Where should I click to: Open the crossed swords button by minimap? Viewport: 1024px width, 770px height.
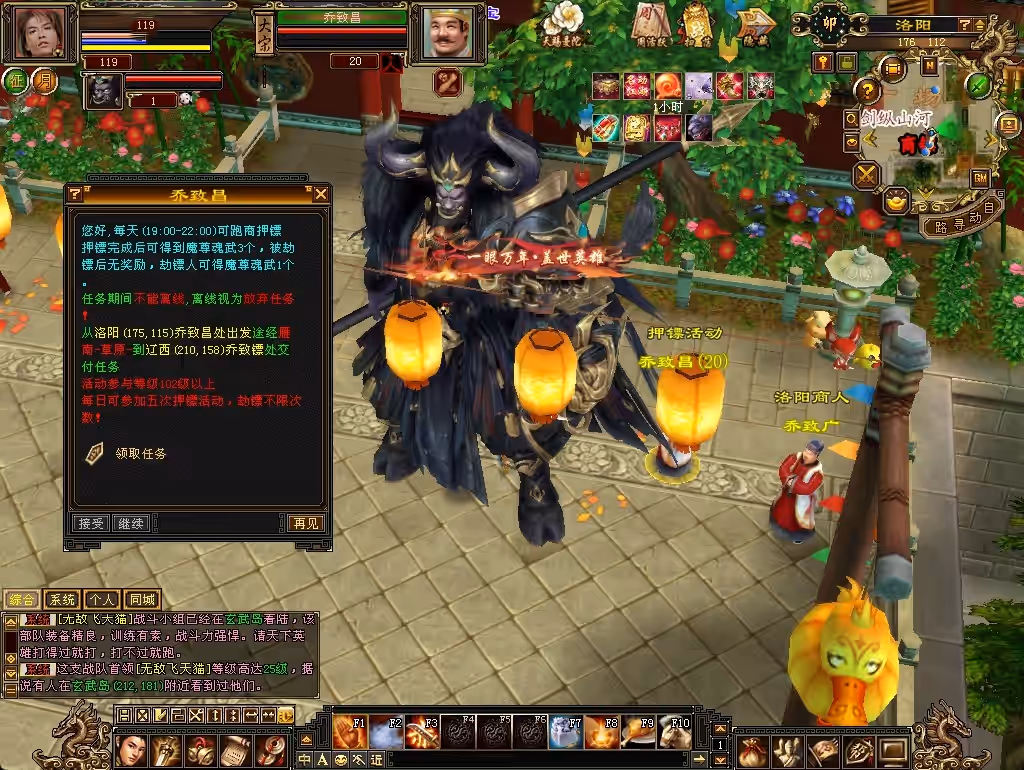click(x=866, y=176)
